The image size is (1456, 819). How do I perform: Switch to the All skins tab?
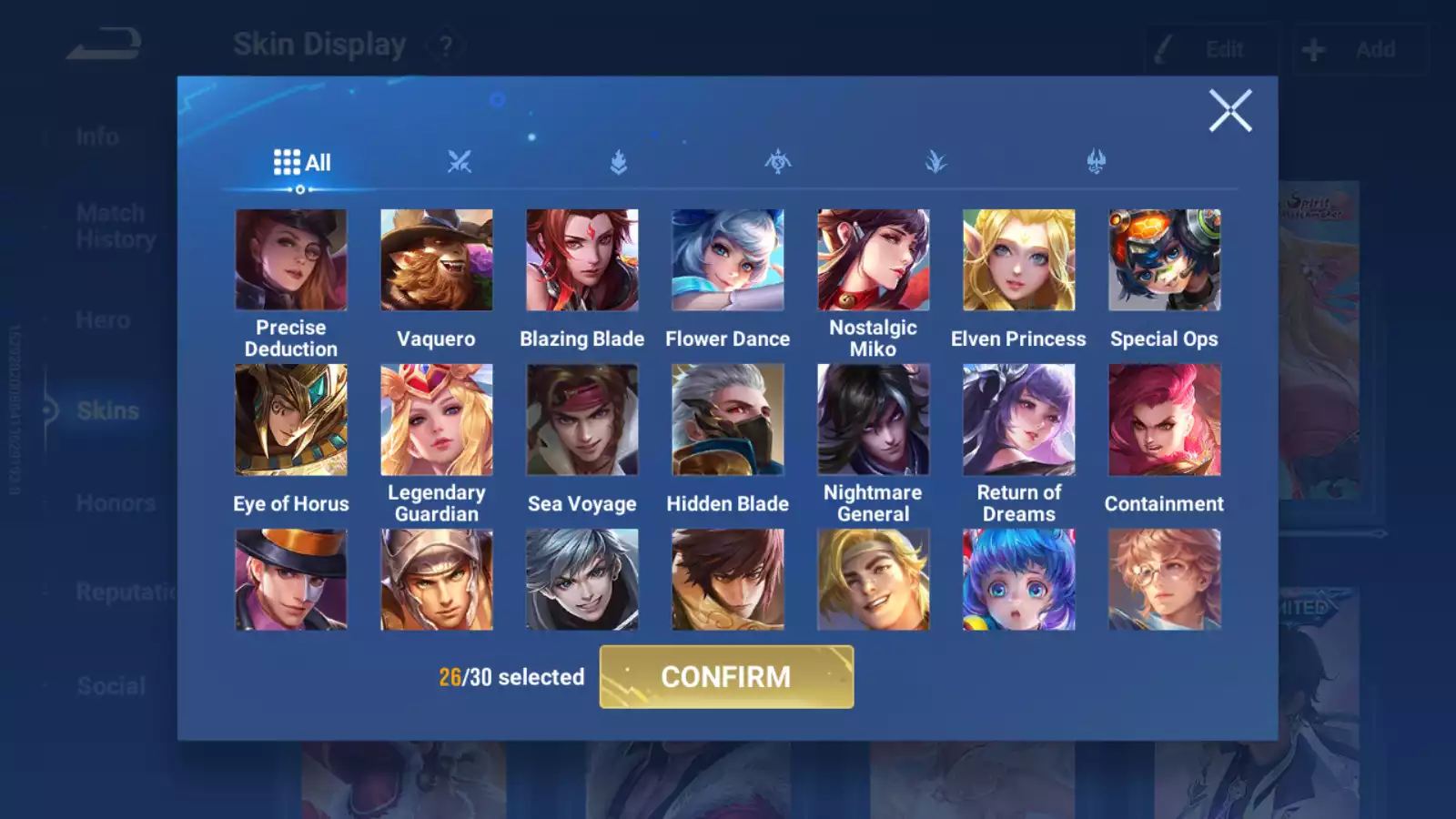coord(302,163)
